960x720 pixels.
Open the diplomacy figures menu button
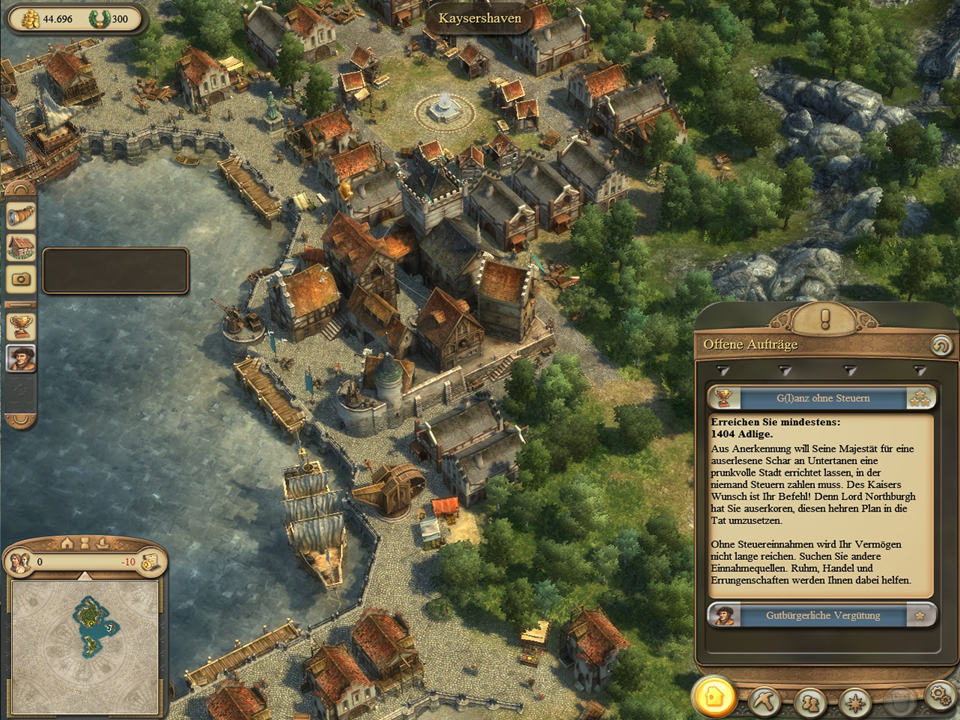tap(809, 699)
